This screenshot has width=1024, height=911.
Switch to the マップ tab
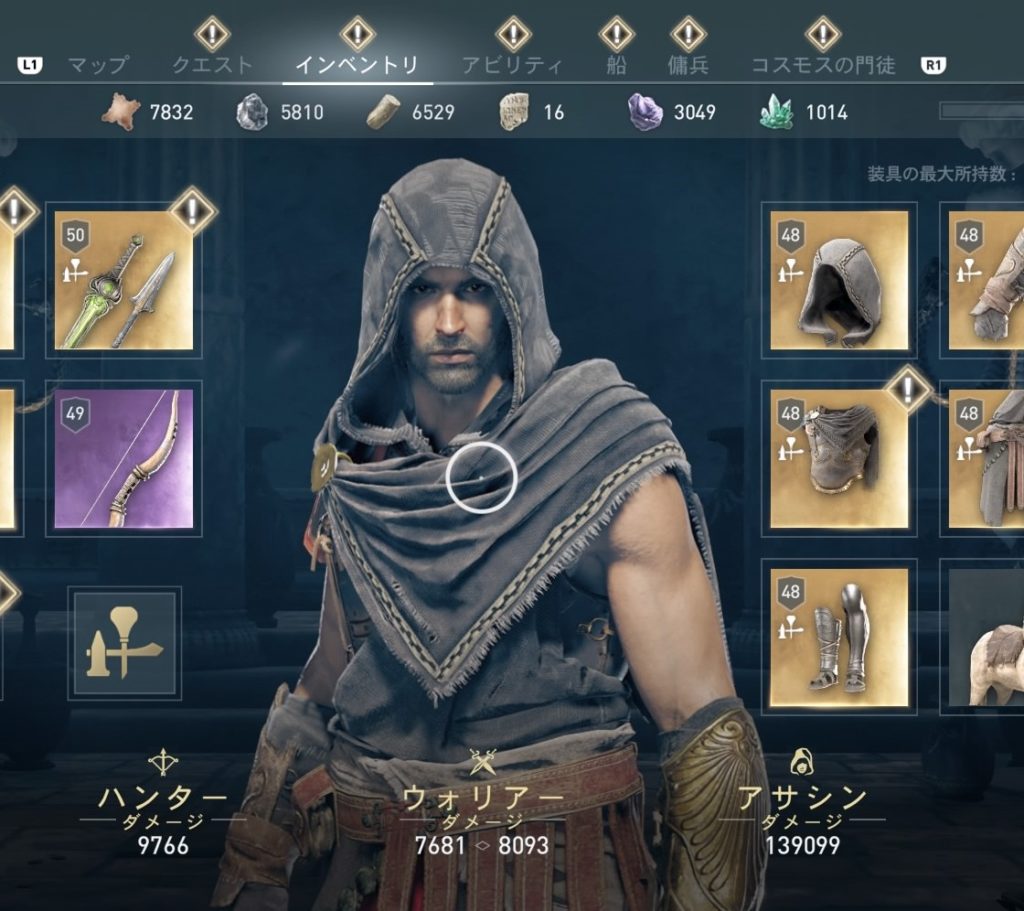[x=98, y=66]
